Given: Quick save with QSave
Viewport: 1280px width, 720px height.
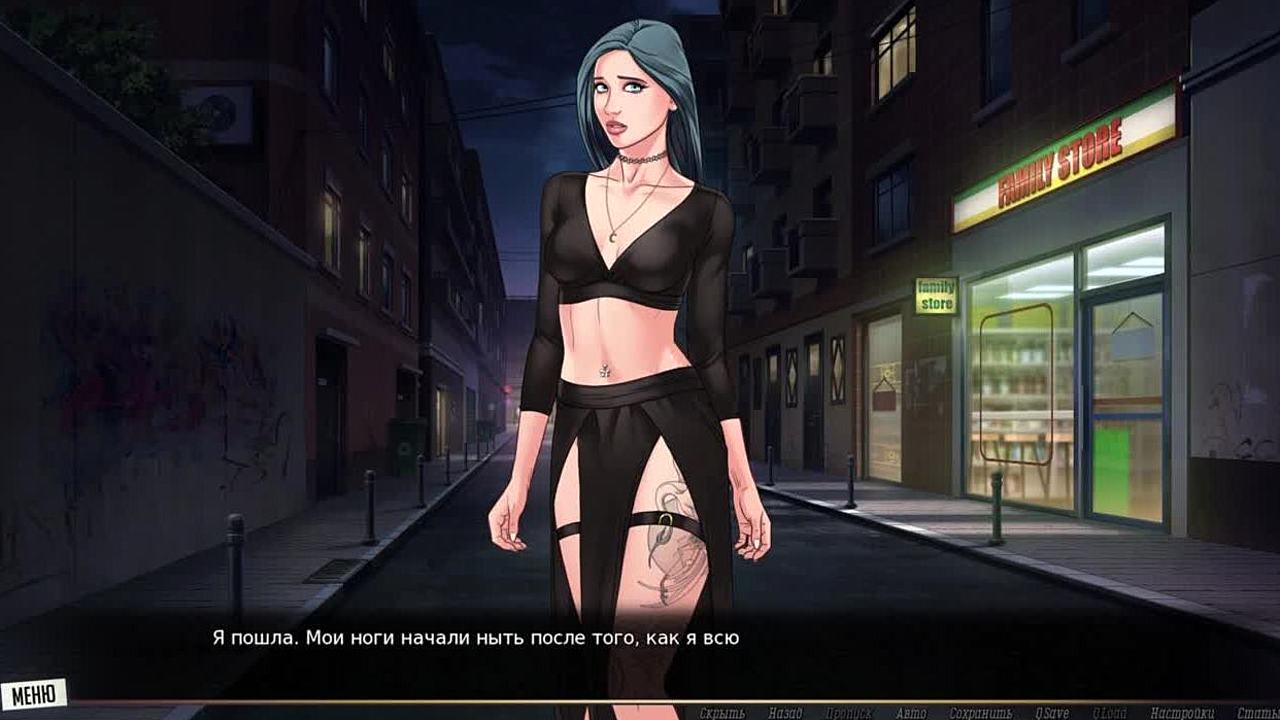Looking at the screenshot, I should pyautogui.click(x=1051, y=713).
